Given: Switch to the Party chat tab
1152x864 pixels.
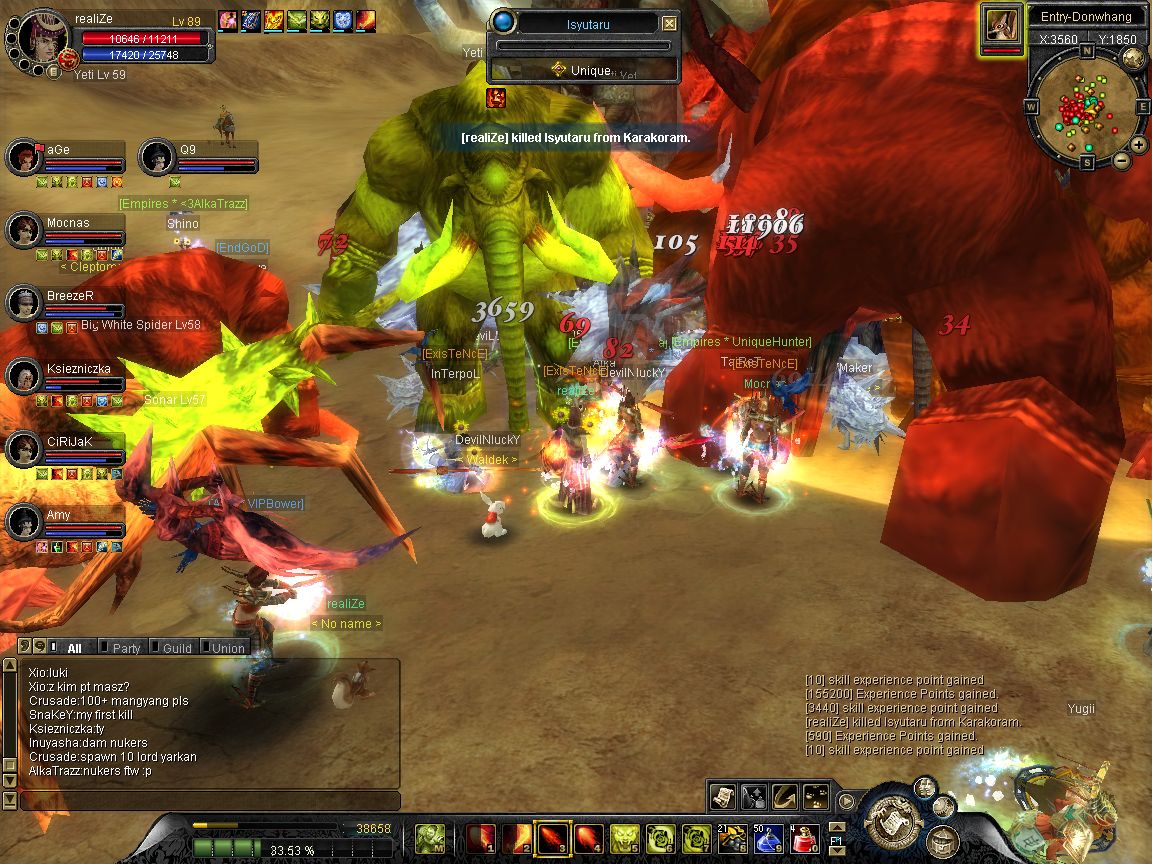Looking at the screenshot, I should point(126,648).
